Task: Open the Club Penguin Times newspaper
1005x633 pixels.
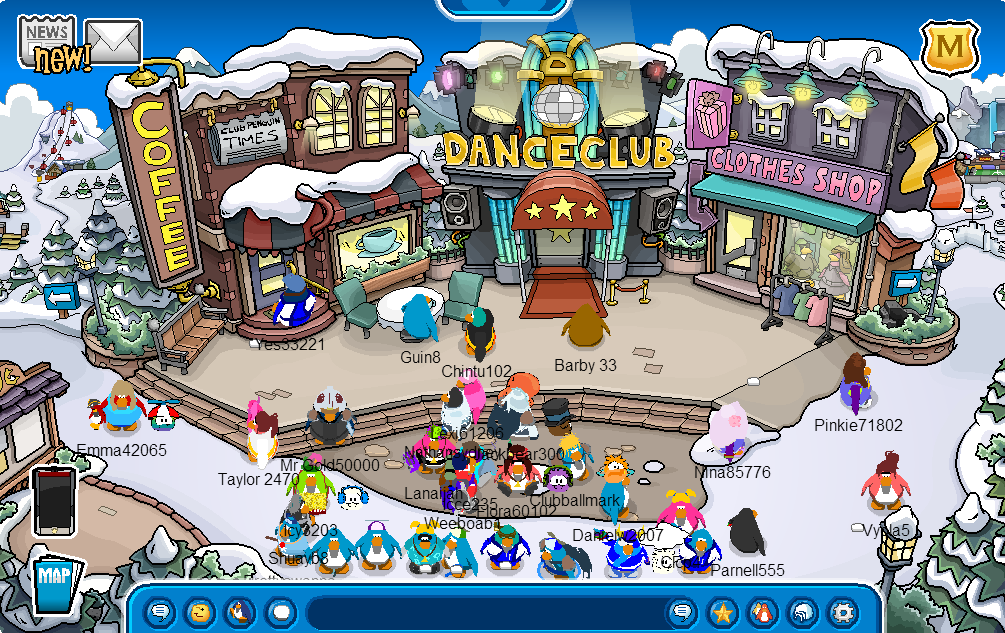Action: pyautogui.click(x=47, y=40)
